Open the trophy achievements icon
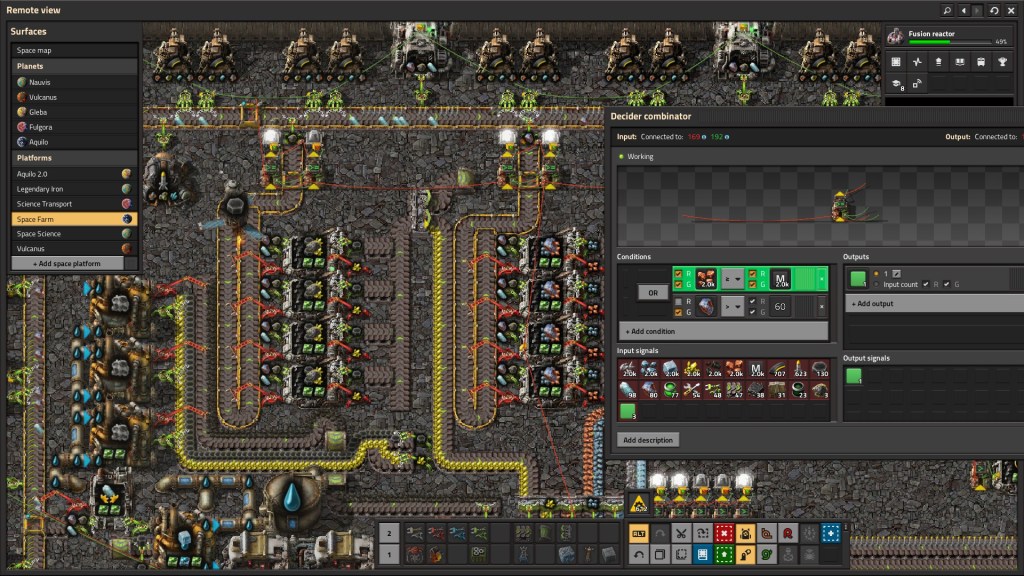Screen dimensions: 1024x576 click(x=1003, y=62)
